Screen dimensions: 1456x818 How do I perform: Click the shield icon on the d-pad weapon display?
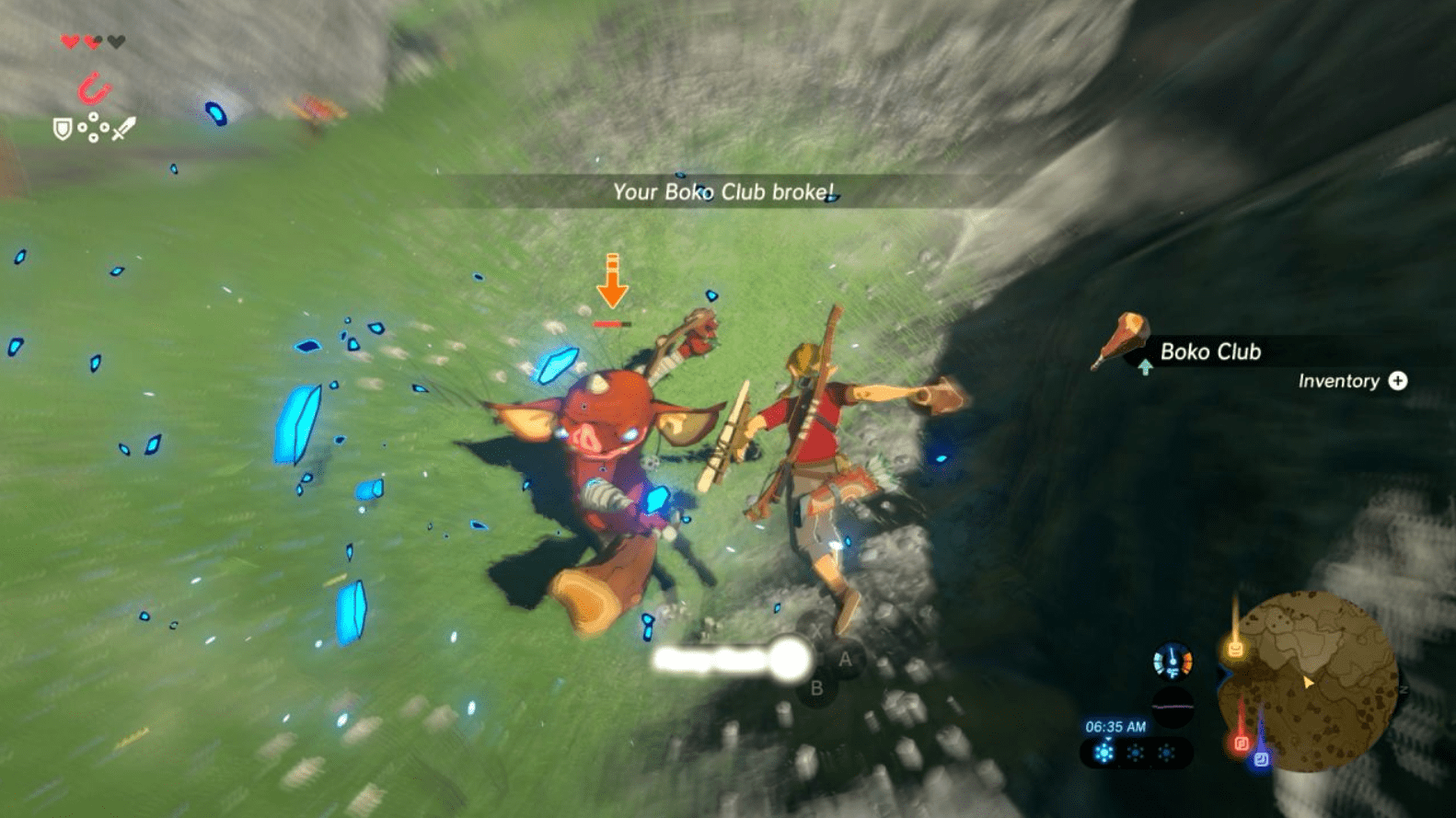click(63, 128)
